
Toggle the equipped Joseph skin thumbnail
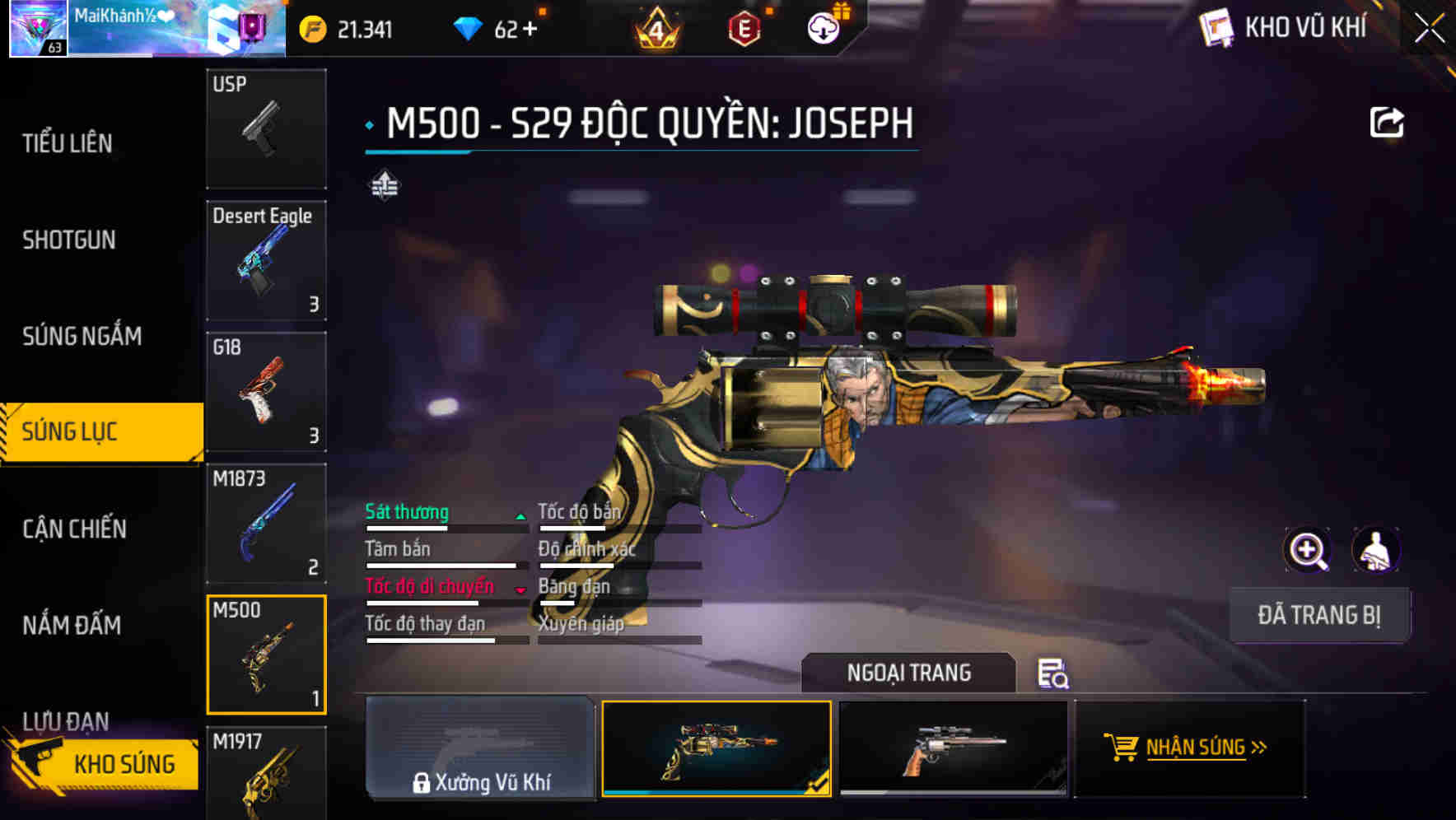click(x=716, y=749)
